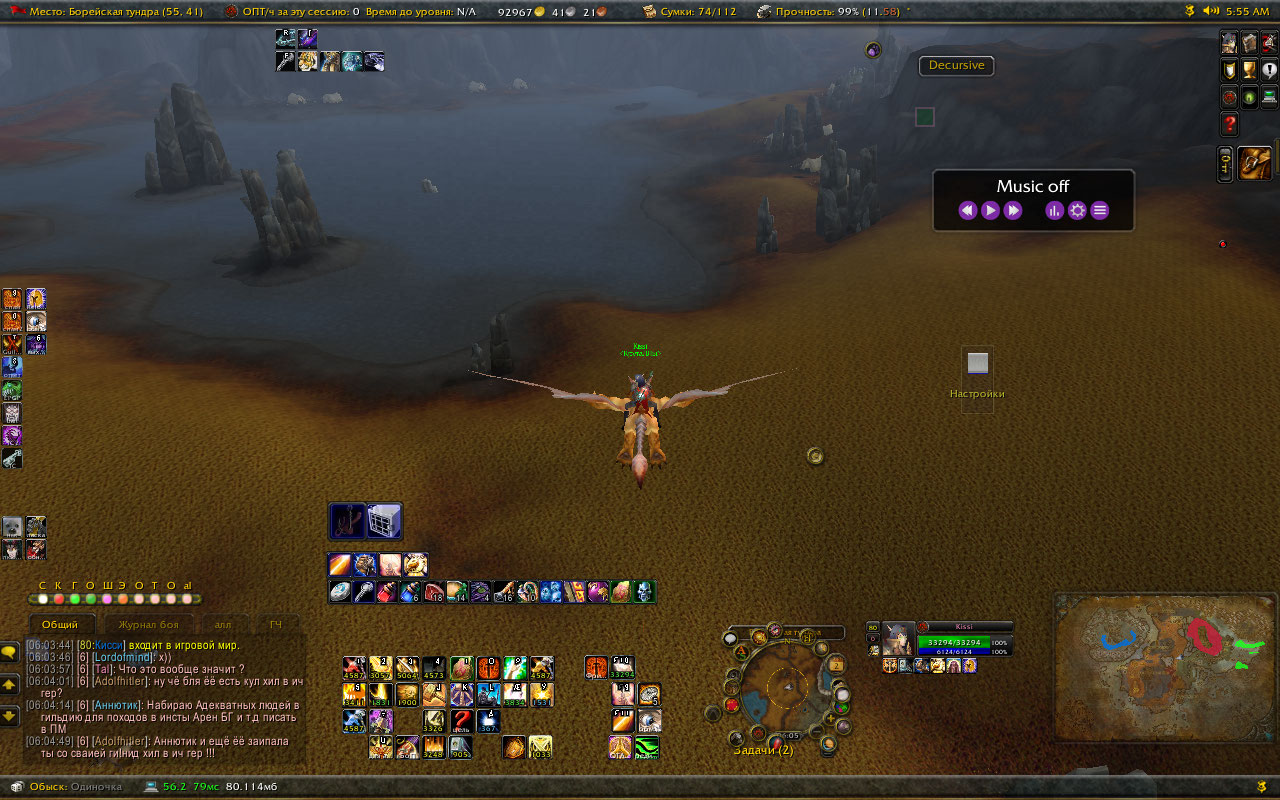Image resolution: width=1280 pixels, height=800 pixels.
Task: Open the red question mark help button
Action: coord(1230,124)
